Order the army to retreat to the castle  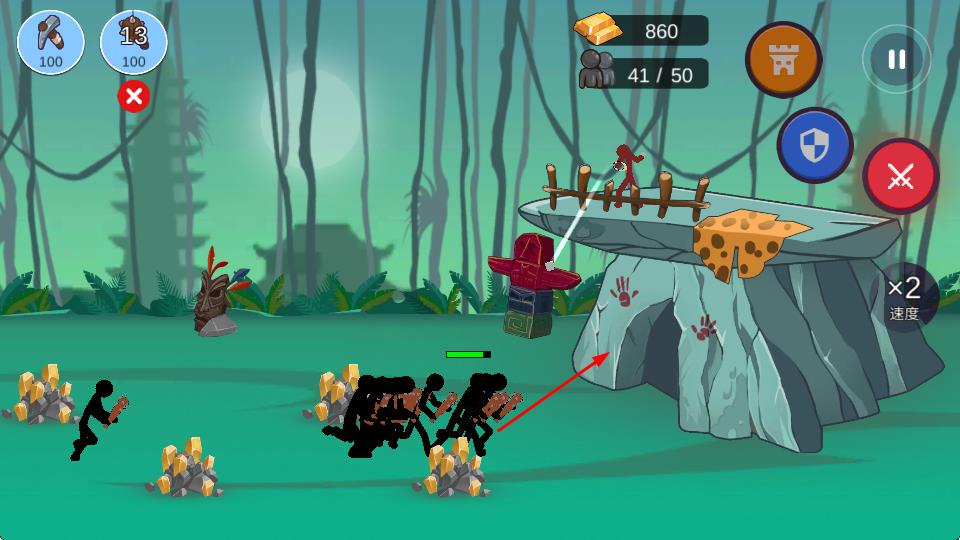click(x=783, y=59)
